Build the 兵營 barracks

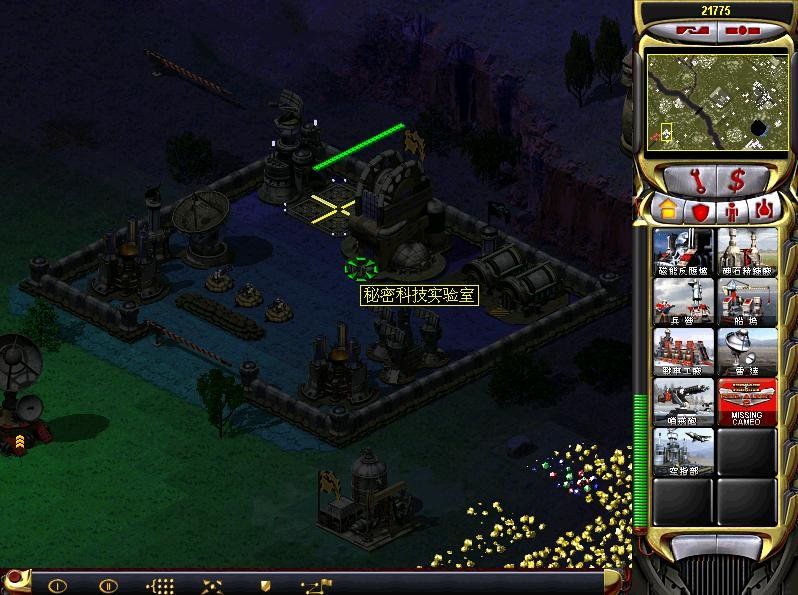pos(683,301)
